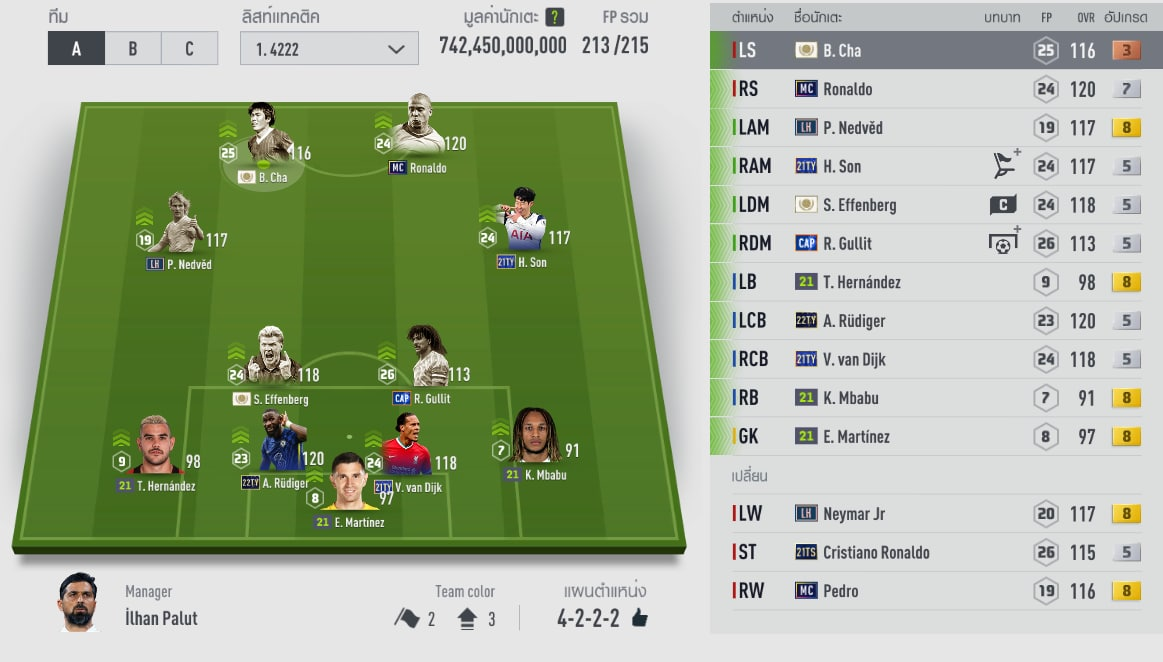Click the RDM R. Gullit list row
The image size is (1163, 662).
(935, 243)
